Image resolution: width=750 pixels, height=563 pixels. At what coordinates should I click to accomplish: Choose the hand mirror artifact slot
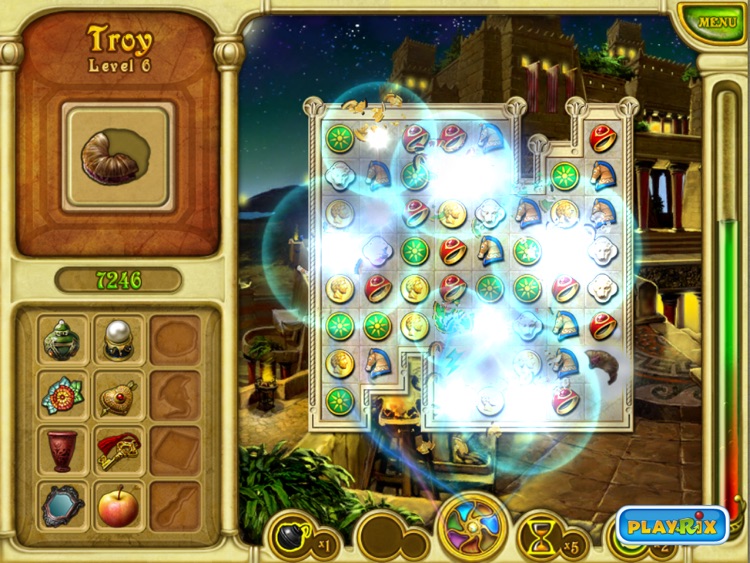point(65,506)
